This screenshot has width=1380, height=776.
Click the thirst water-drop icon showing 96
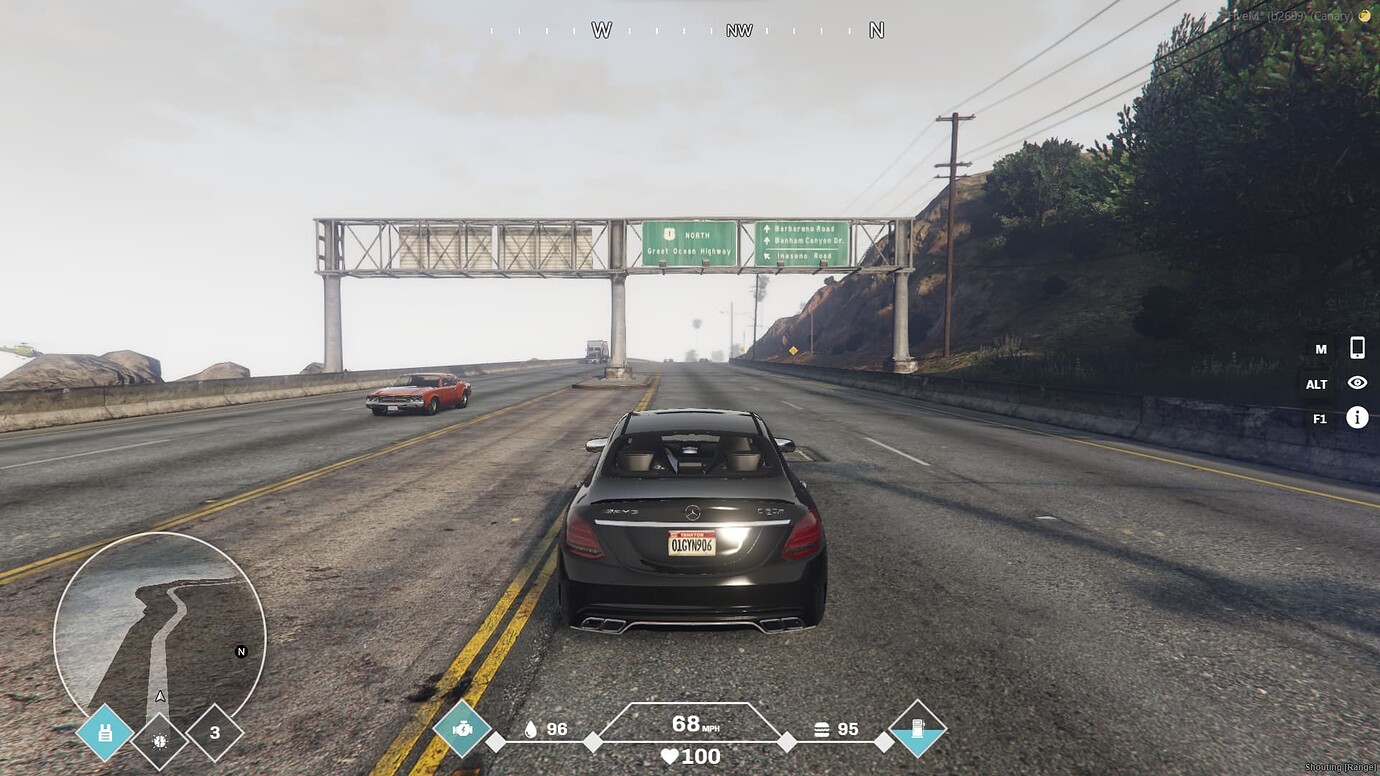tap(529, 729)
